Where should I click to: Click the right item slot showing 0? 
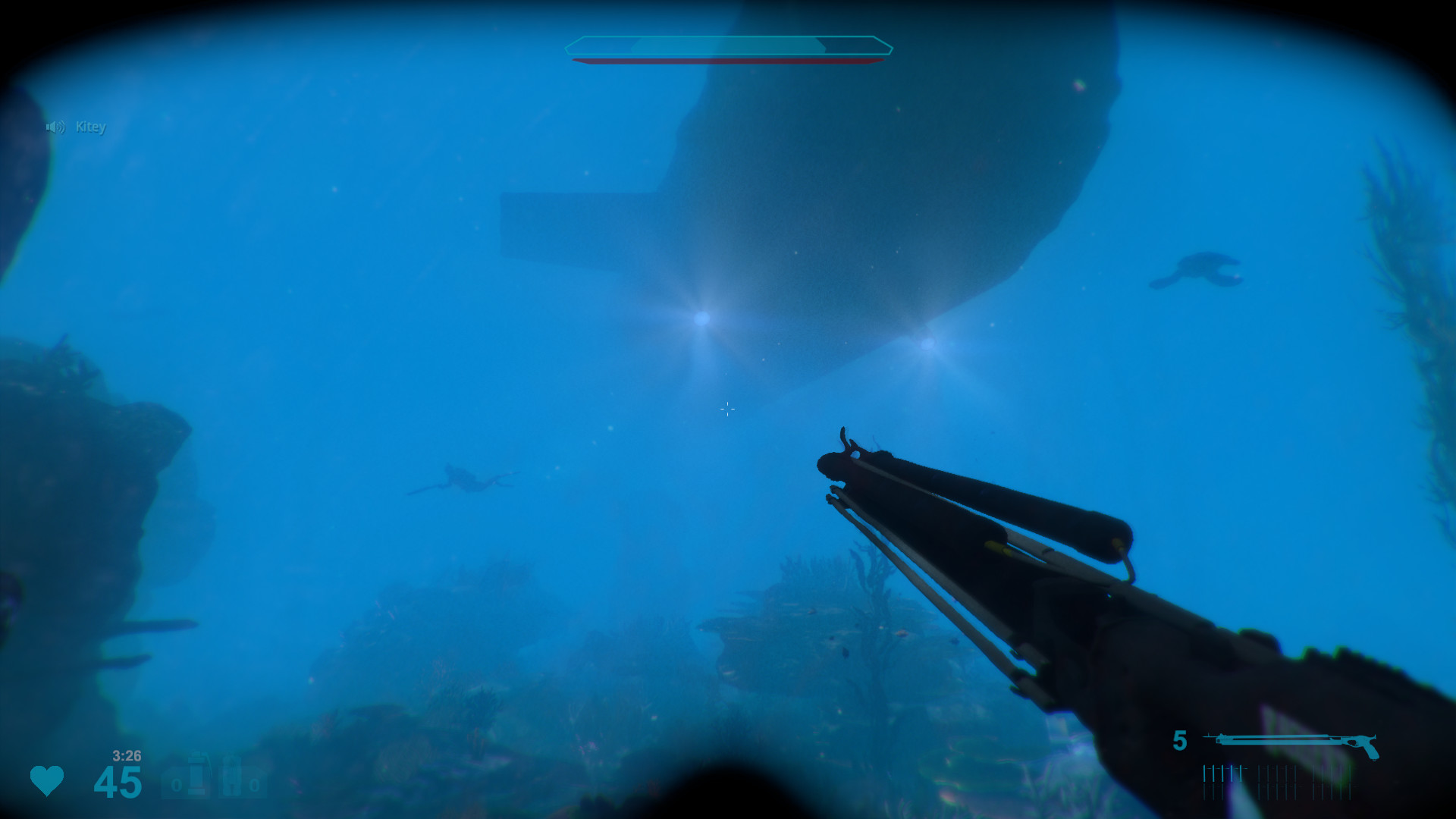pyautogui.click(x=254, y=786)
